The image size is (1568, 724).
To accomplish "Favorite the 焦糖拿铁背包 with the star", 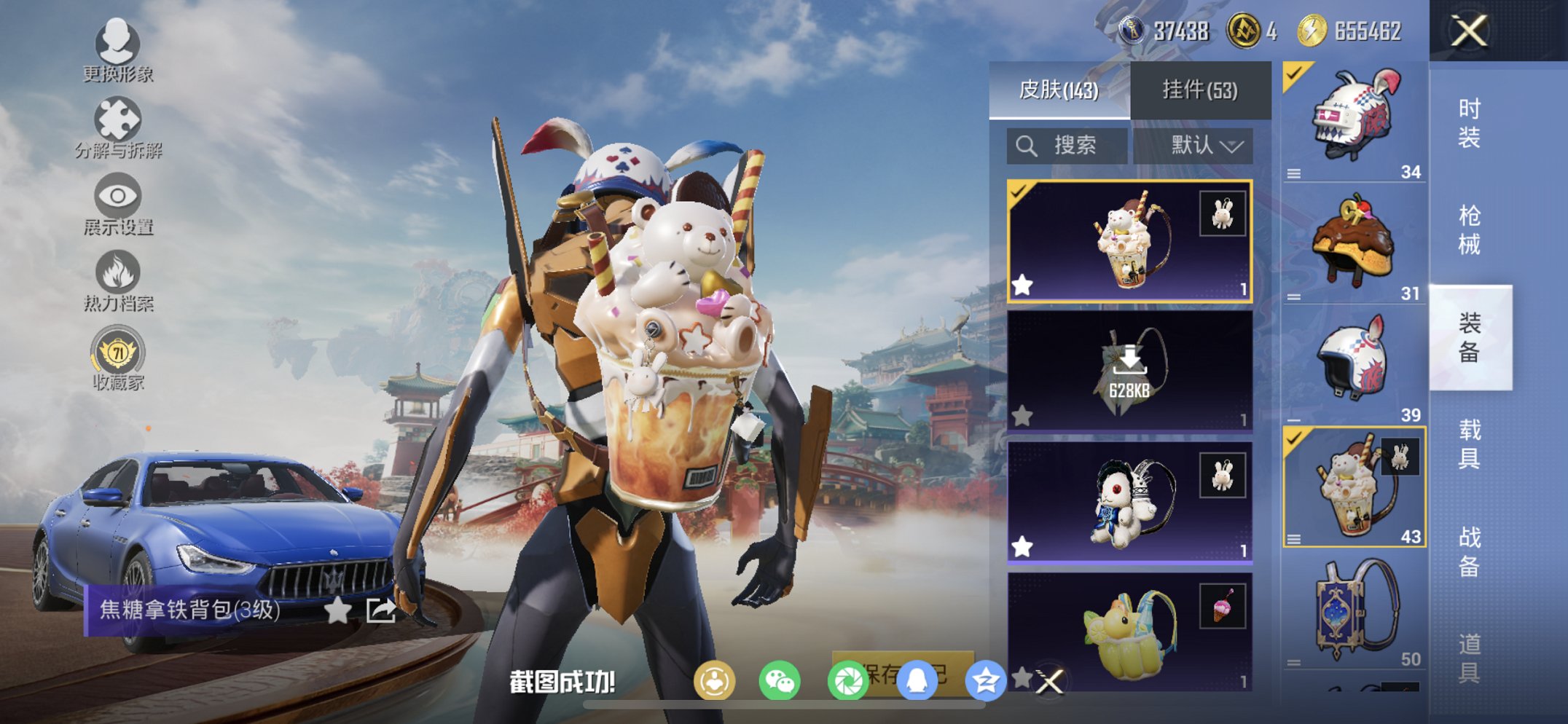I will tap(337, 610).
